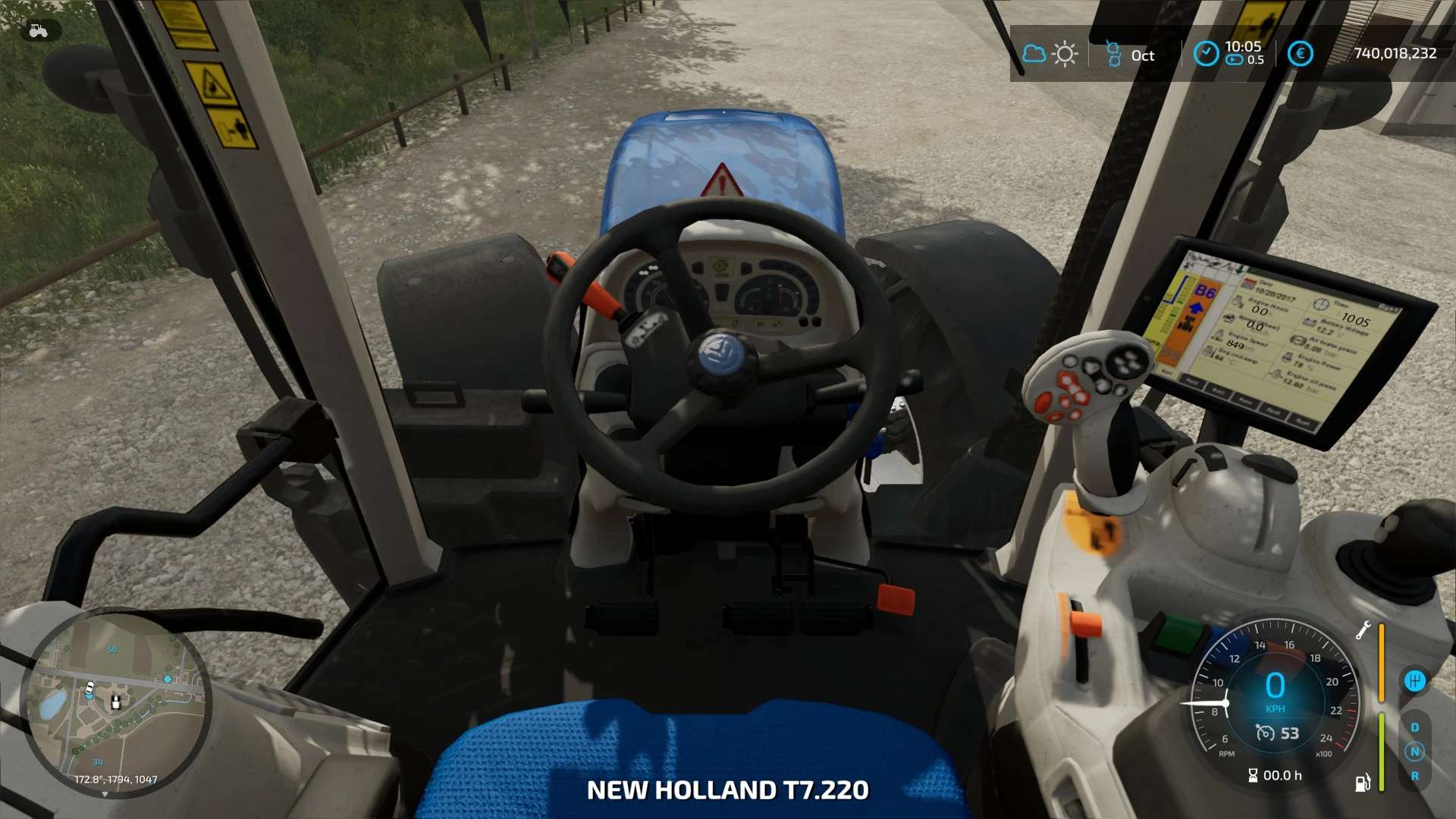This screenshot has width=1456, height=819.
Task: Click the cruise control speed icon
Action: click(x=1265, y=733)
